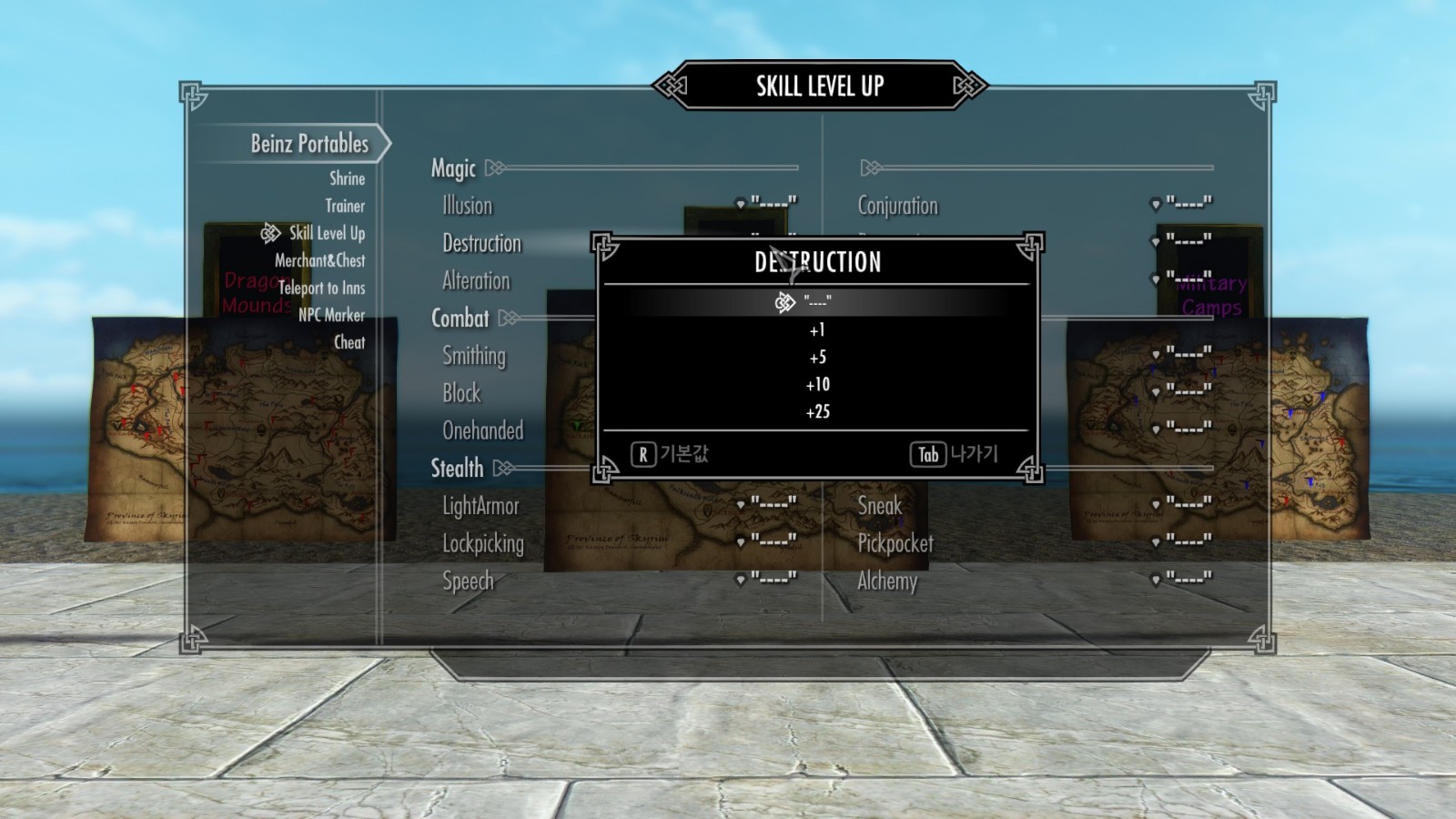Open the Beinz Portables mod entry

pyautogui.click(x=309, y=144)
